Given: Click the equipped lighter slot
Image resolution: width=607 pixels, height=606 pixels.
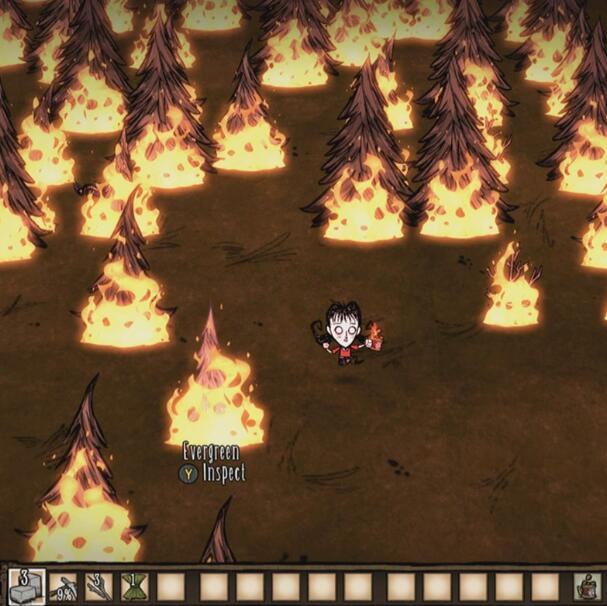Looking at the screenshot, I should (x=588, y=586).
